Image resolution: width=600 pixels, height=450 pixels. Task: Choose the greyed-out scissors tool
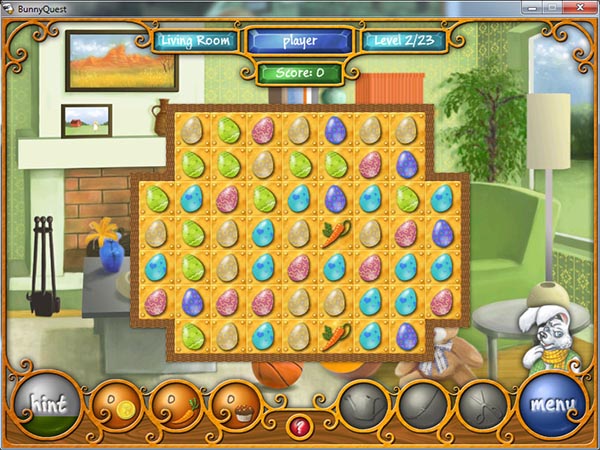click(x=483, y=409)
